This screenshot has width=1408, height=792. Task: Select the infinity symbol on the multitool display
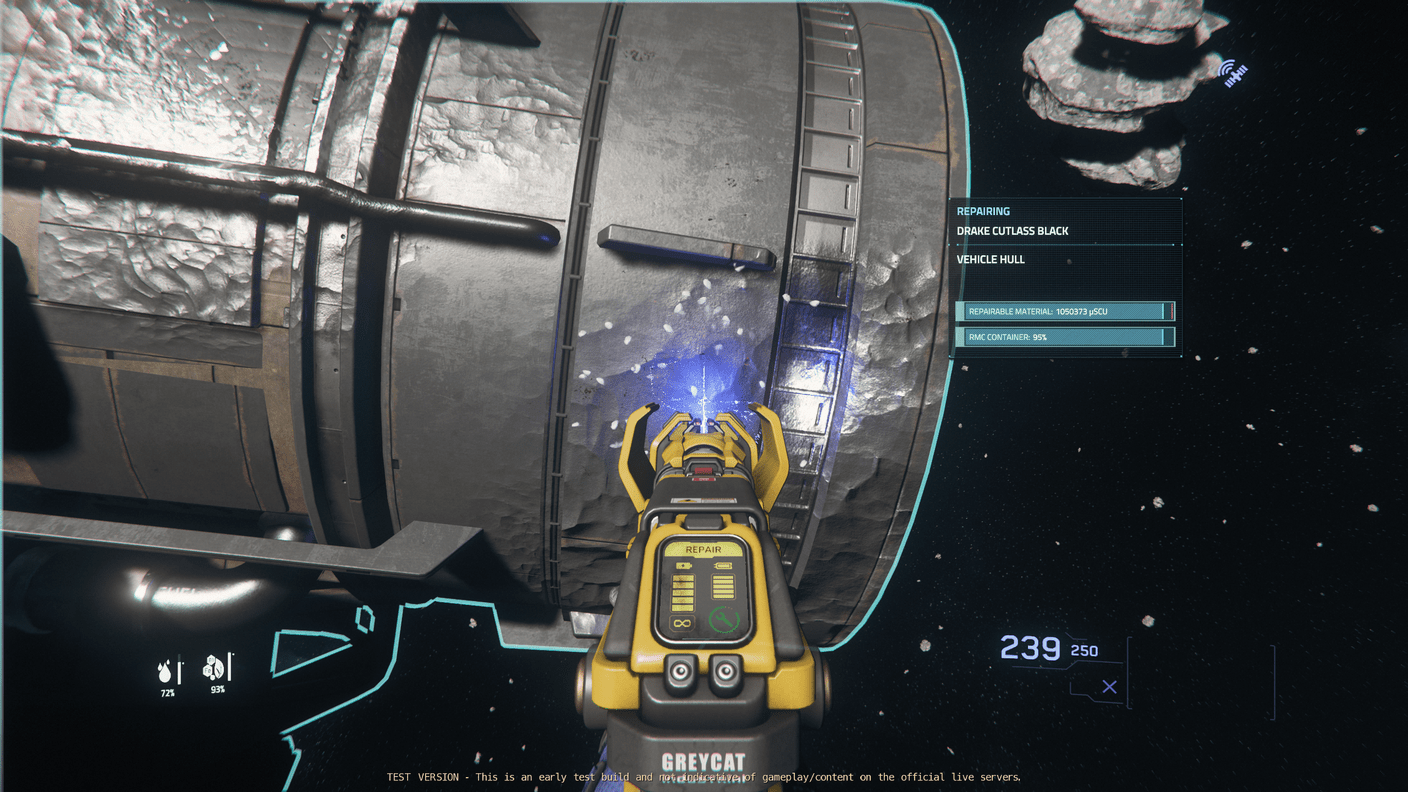click(x=683, y=623)
